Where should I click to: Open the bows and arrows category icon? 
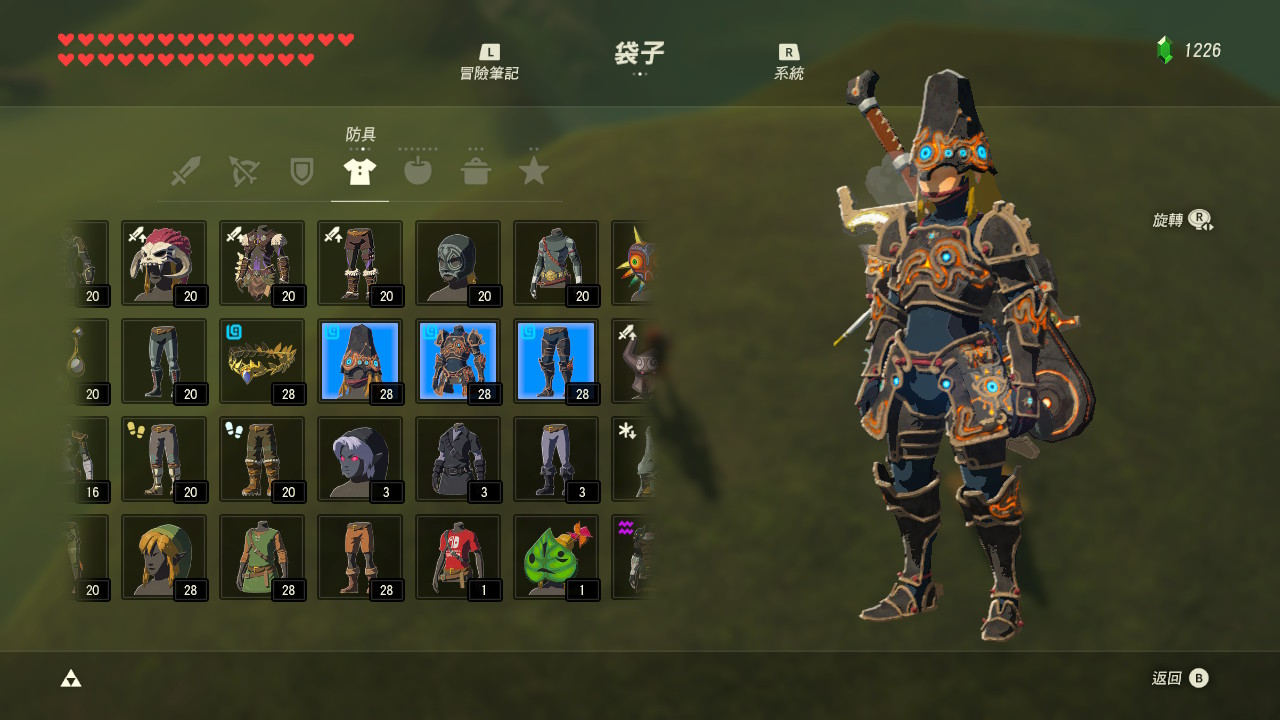(x=243, y=170)
